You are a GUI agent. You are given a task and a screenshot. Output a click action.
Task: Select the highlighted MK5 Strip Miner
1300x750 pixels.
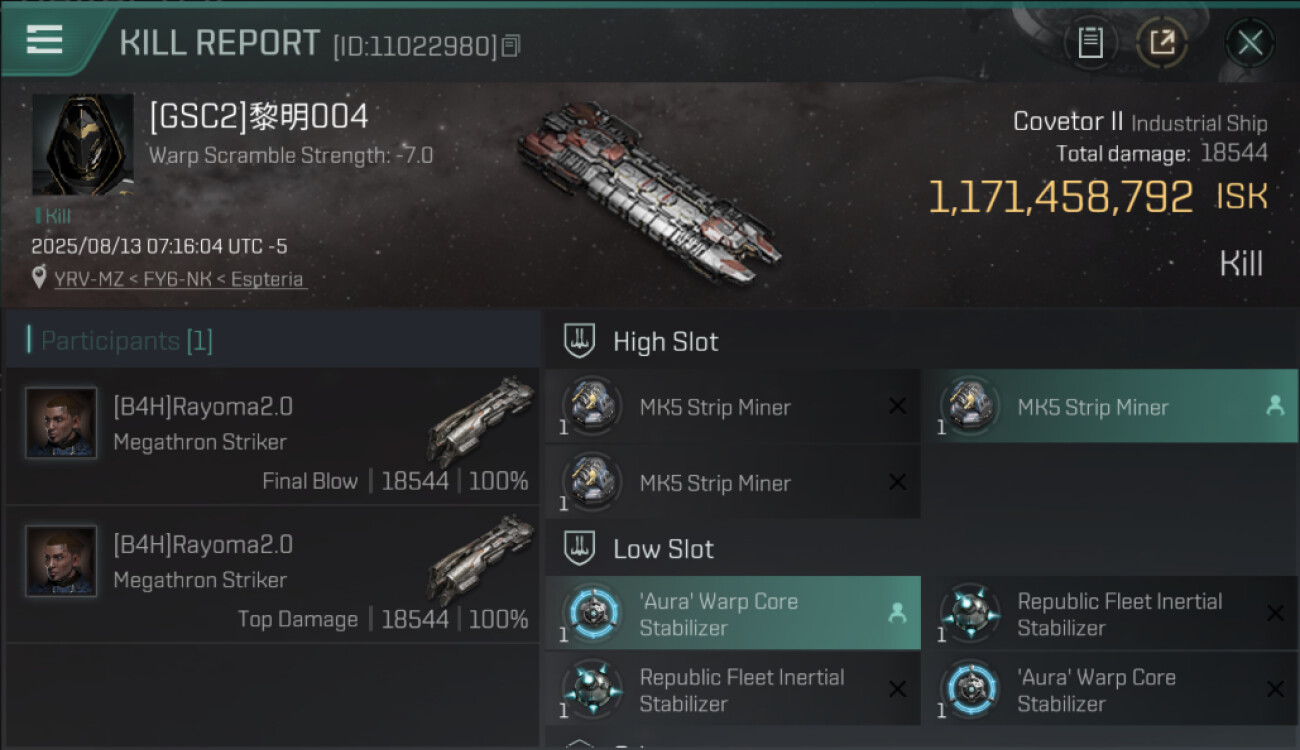click(1109, 407)
